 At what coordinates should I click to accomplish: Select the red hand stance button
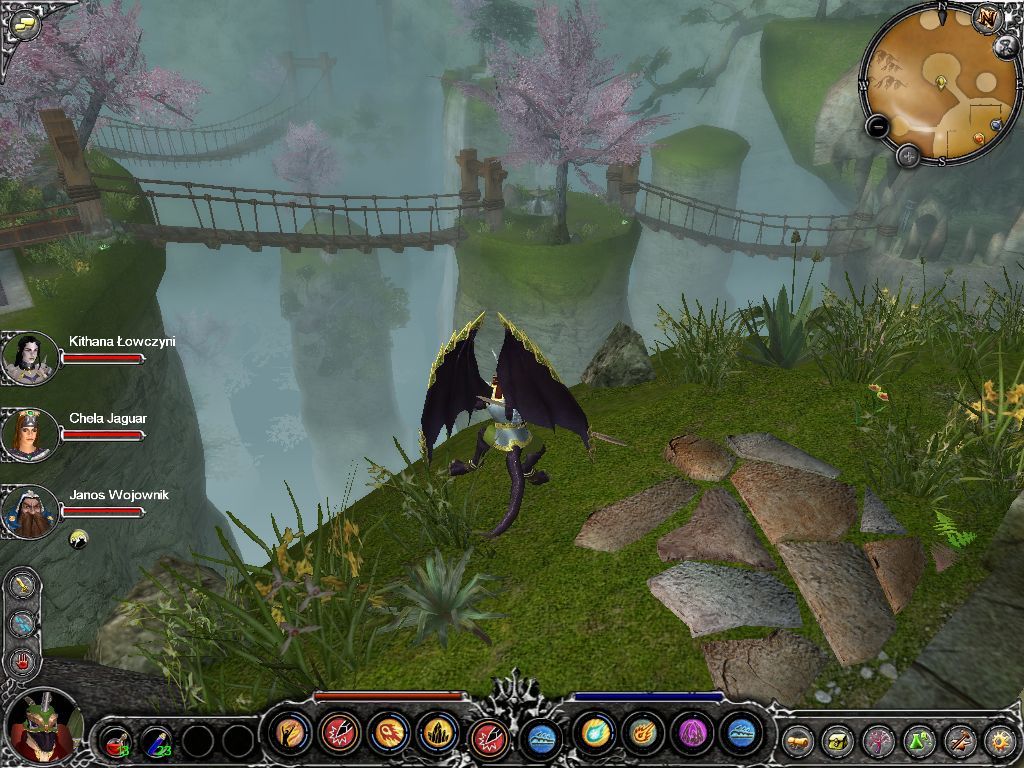(22, 660)
